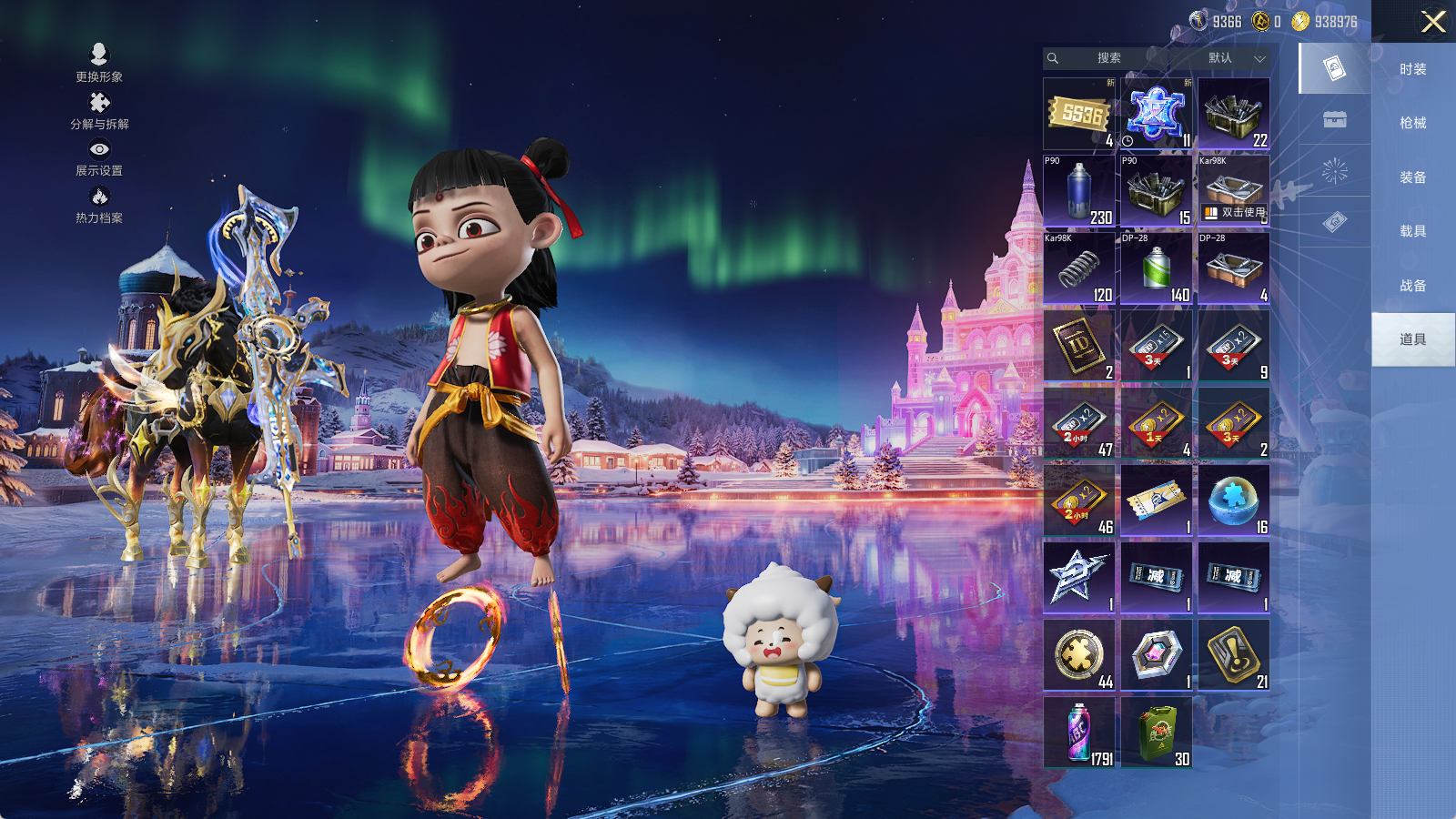Switch to the 时装 outfits tab
1456x819 pixels.
click(x=1412, y=69)
